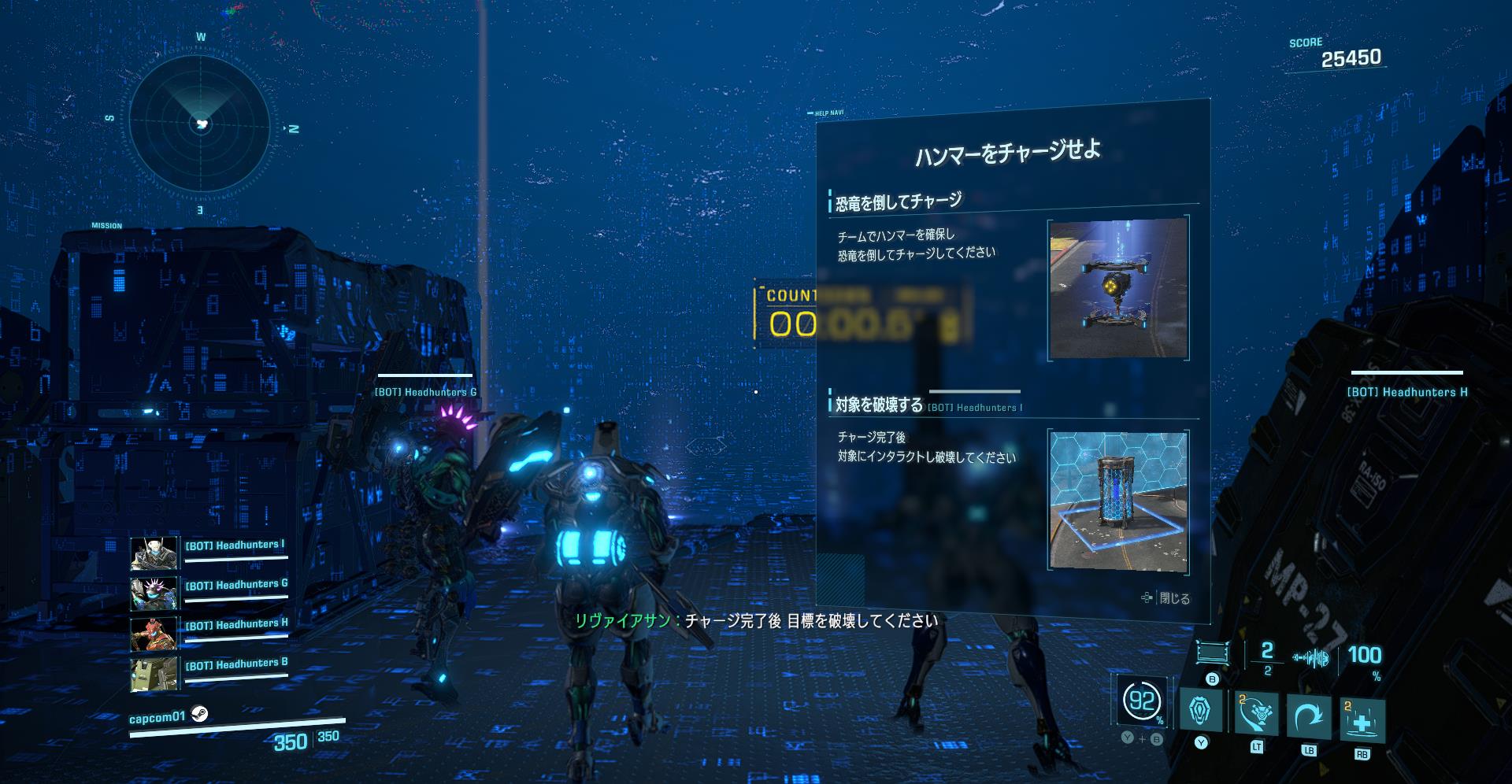Select teammate [BOT] Headhunters G portrait
The image size is (1512, 784).
[153, 594]
